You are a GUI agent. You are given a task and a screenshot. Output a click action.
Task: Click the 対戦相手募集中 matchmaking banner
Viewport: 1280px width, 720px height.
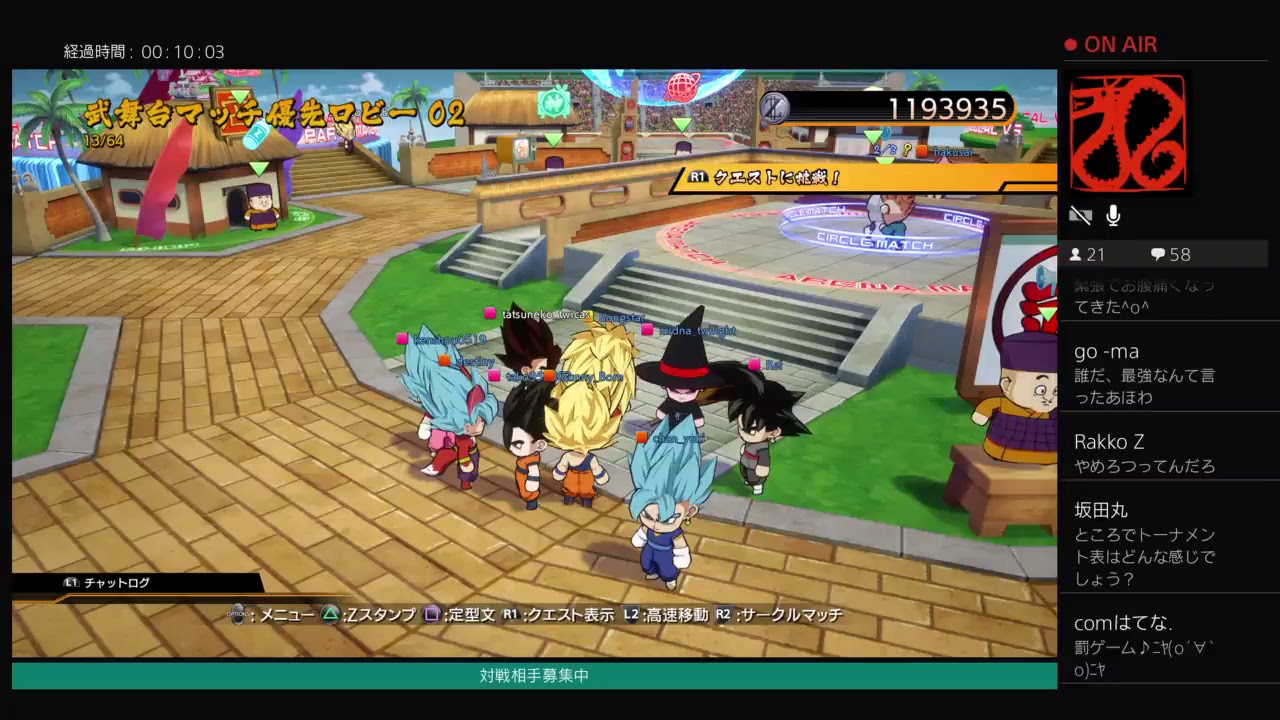(x=533, y=675)
